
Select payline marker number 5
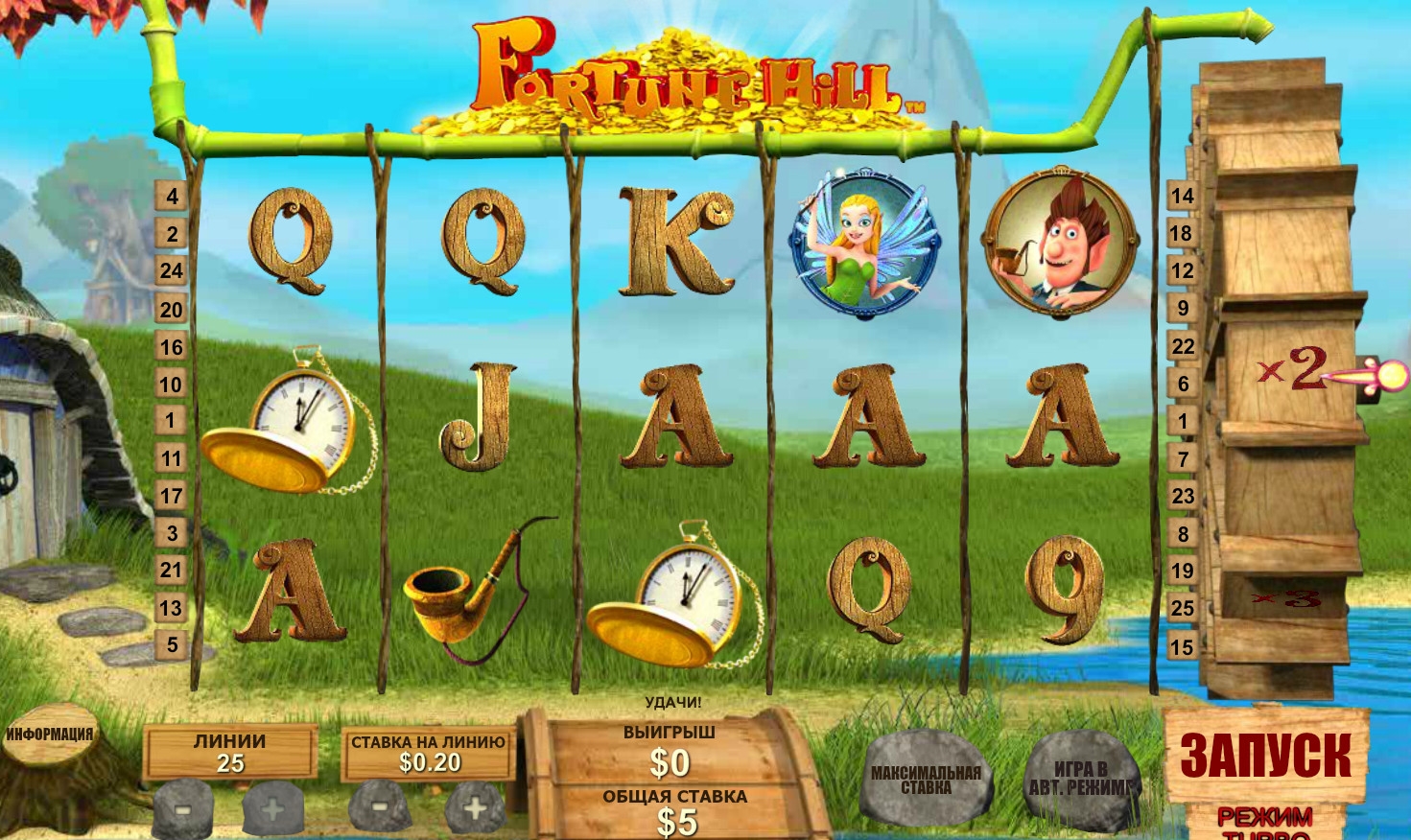pos(172,645)
